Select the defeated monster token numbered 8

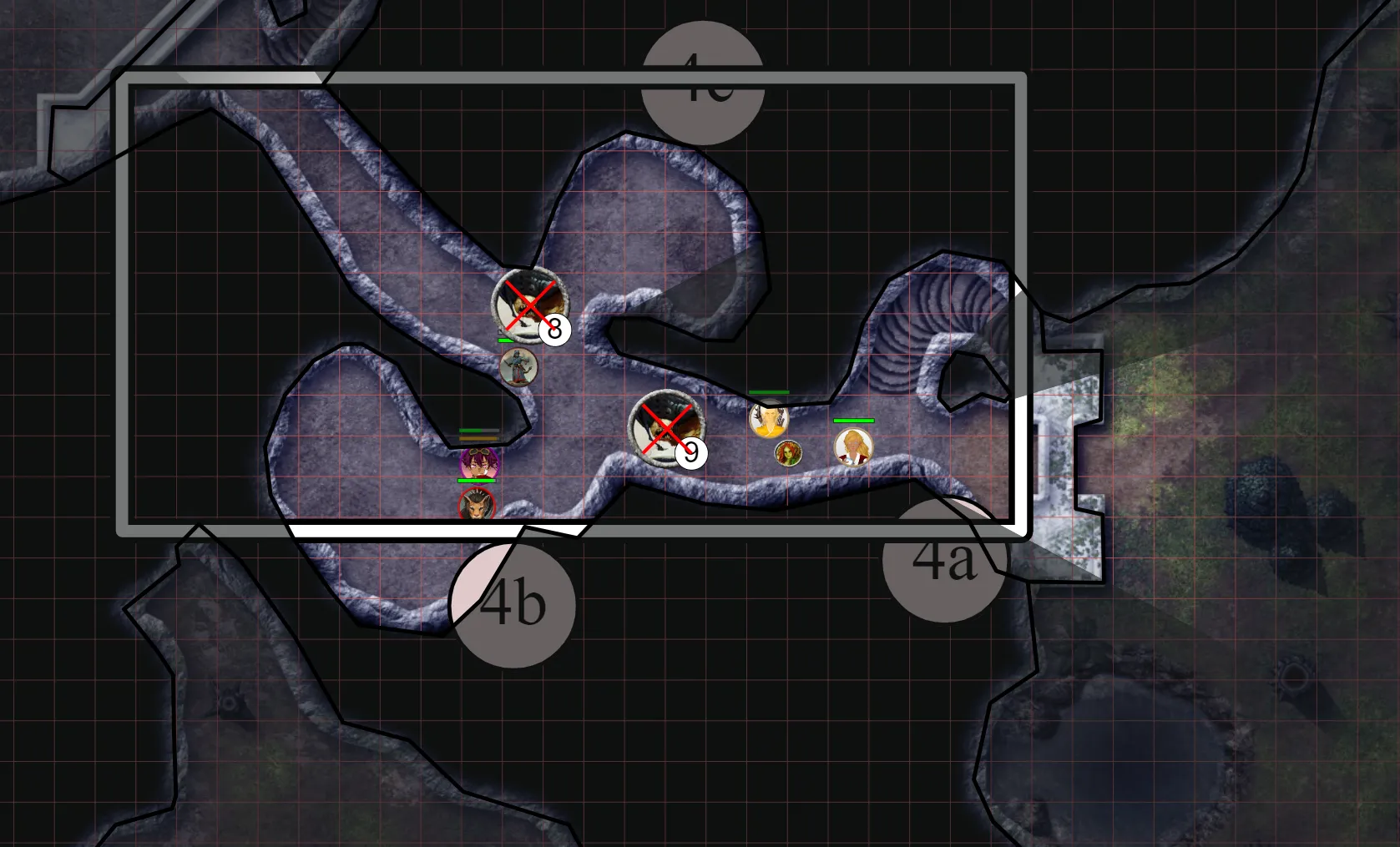(x=530, y=305)
